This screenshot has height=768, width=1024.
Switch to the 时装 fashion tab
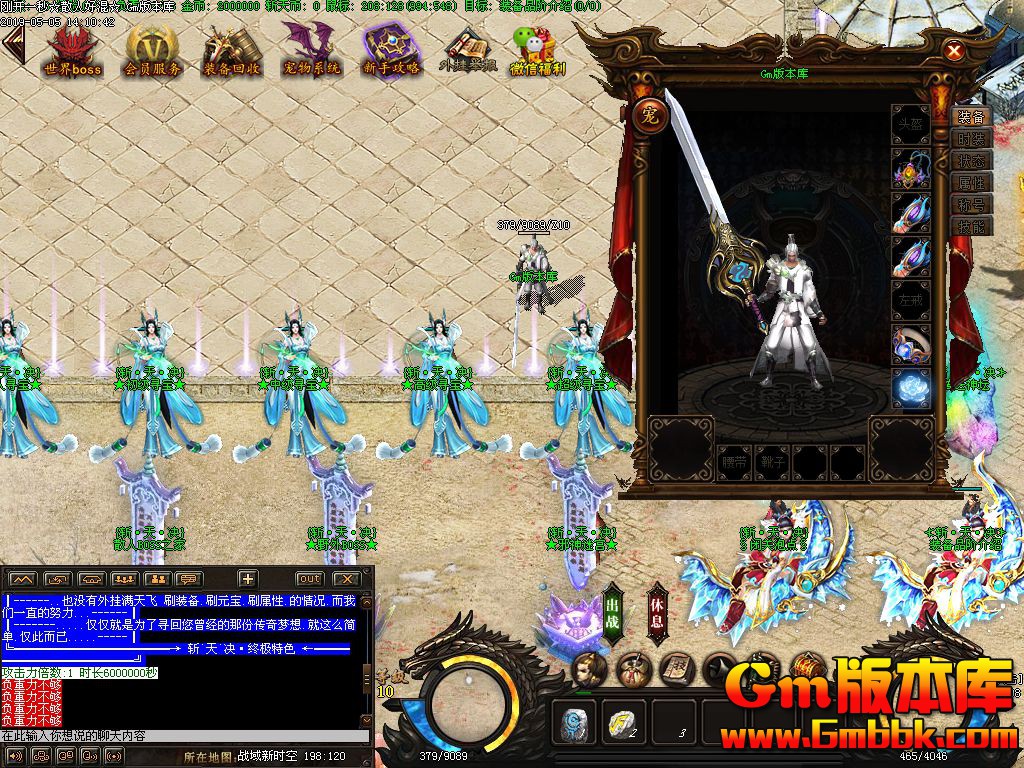coord(970,139)
